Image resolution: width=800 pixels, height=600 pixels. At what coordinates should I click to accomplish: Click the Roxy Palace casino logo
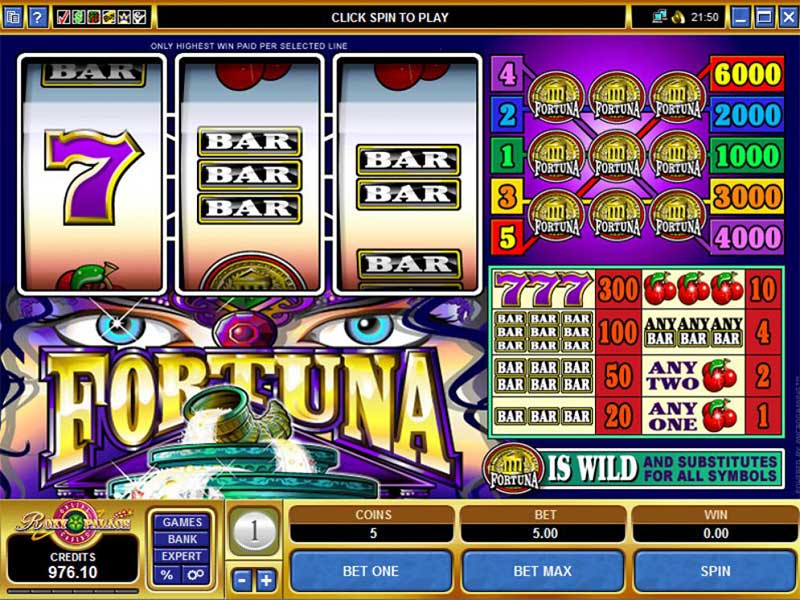[x=70, y=524]
